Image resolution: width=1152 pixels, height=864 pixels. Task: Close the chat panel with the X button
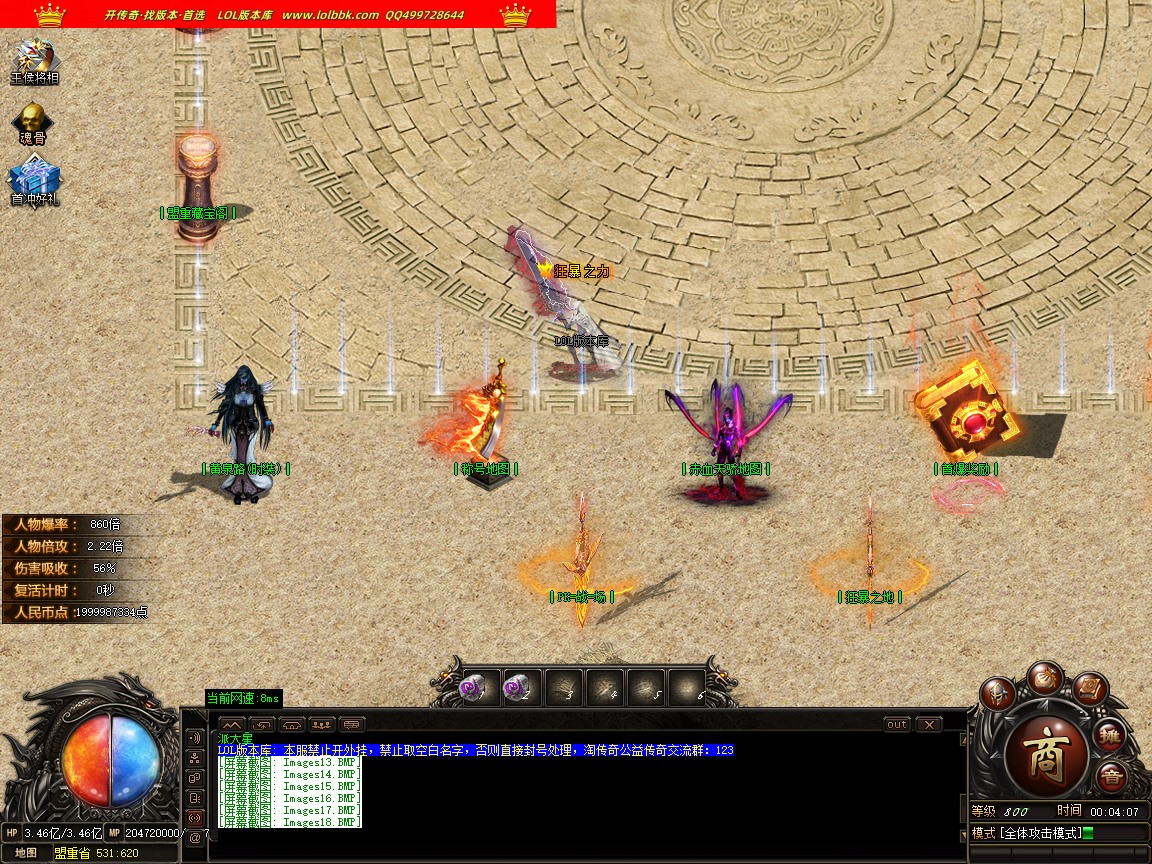pos(929,724)
